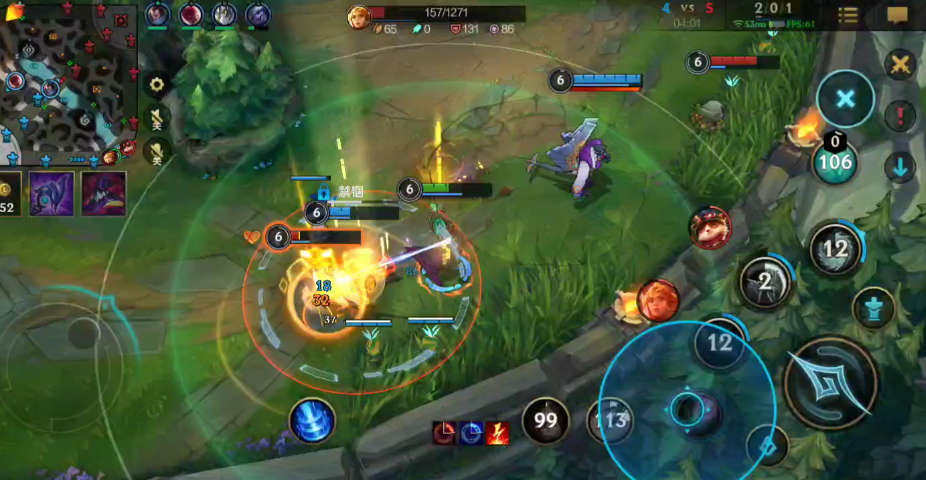Buy the first recommended purple item
Viewport: 926px width, 480px height.
(51, 193)
